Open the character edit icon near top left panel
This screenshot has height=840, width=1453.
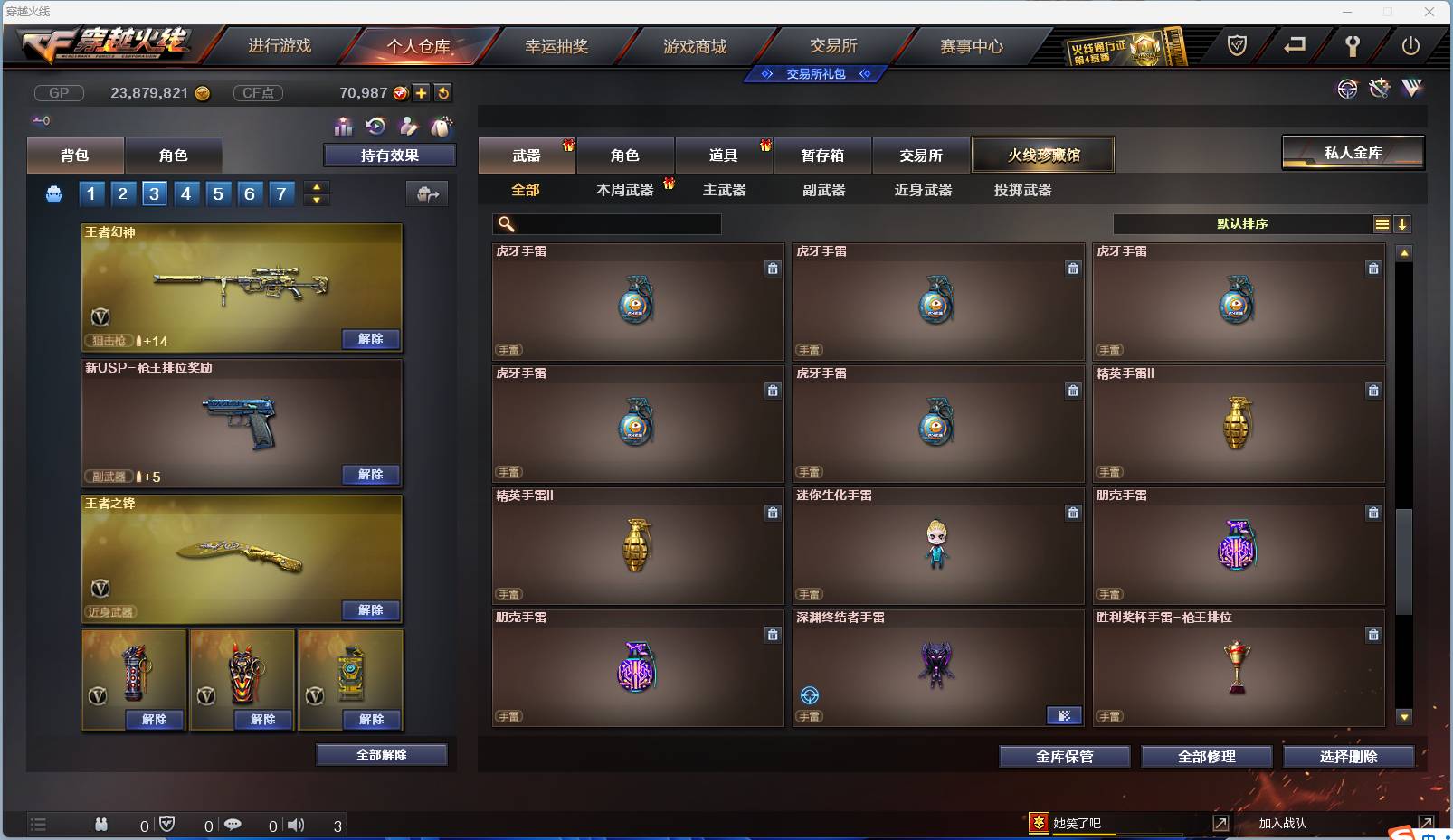coord(409,127)
